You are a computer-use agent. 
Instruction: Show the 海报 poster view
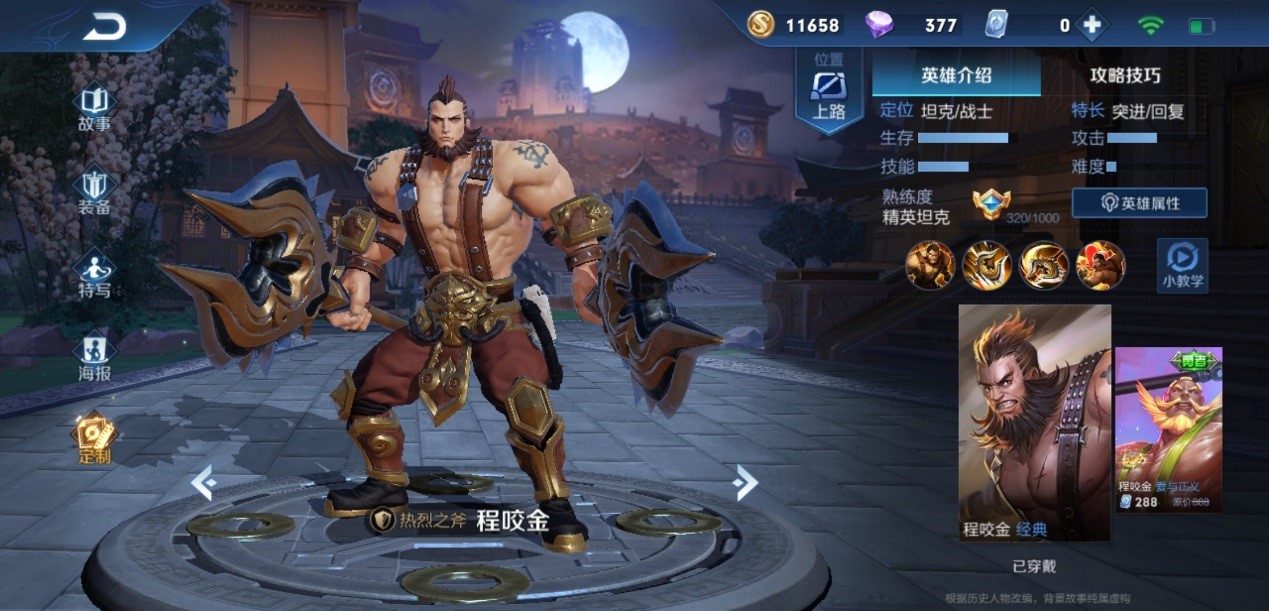95,357
